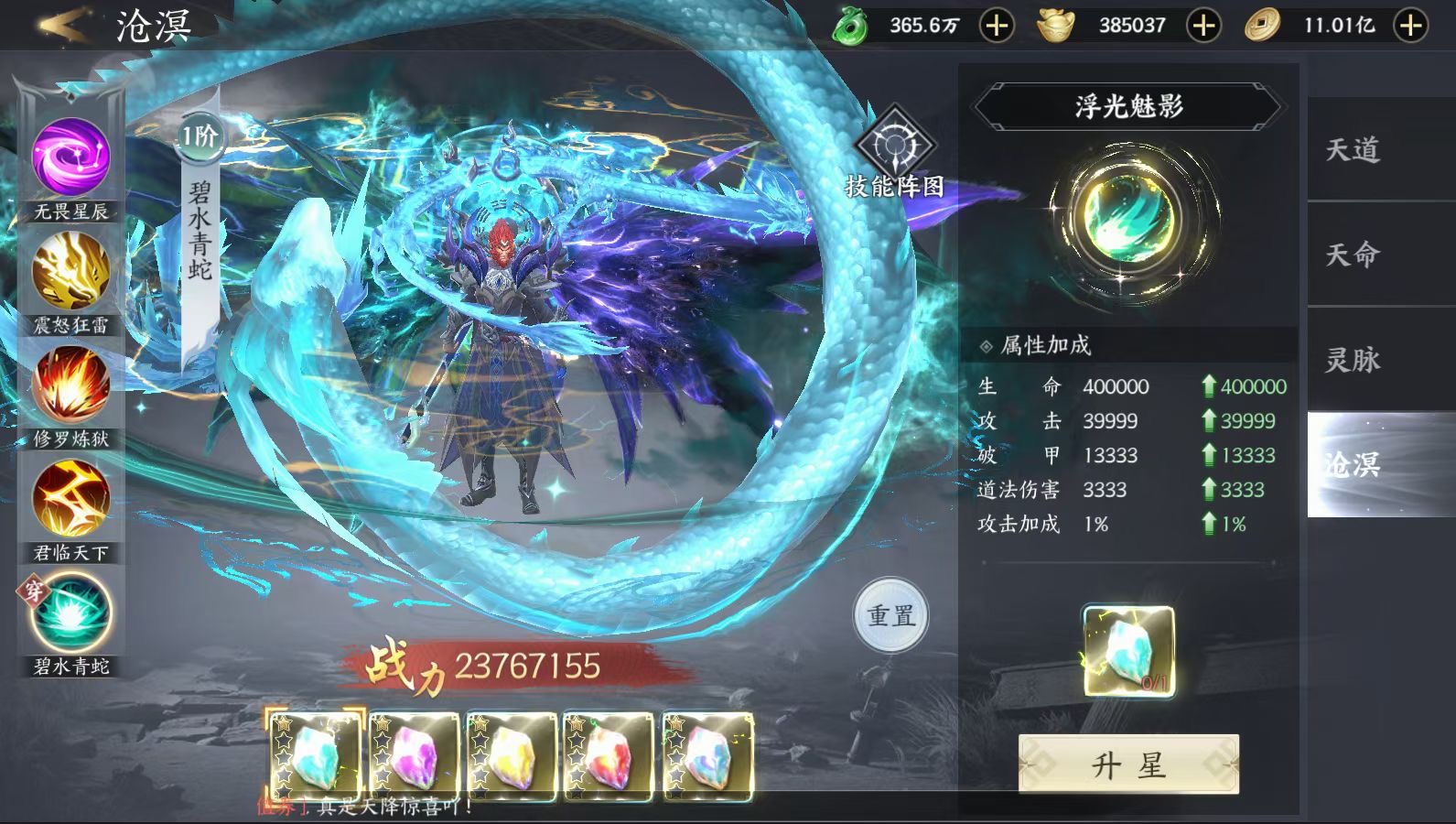This screenshot has width=1456, height=824.
Task: Pick the 君临天下 skill icon
Action: (71, 499)
